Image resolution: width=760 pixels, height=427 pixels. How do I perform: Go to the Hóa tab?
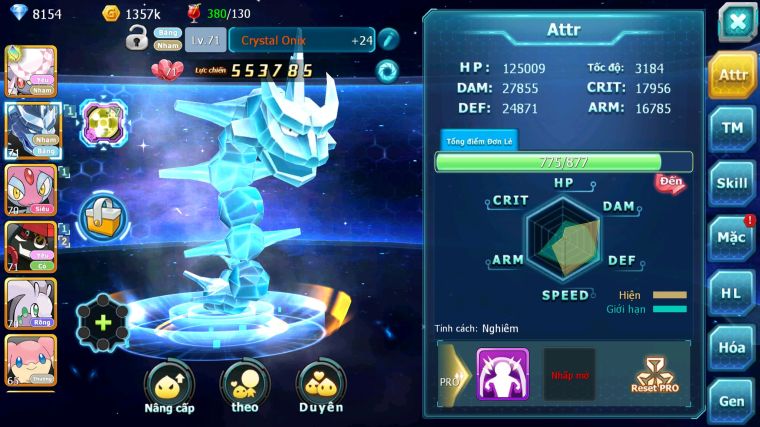pos(732,347)
